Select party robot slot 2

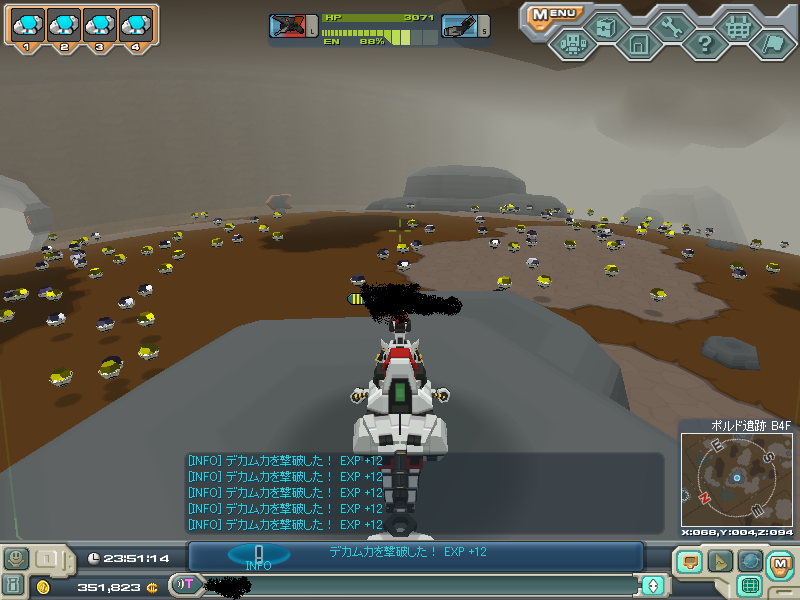pos(65,27)
